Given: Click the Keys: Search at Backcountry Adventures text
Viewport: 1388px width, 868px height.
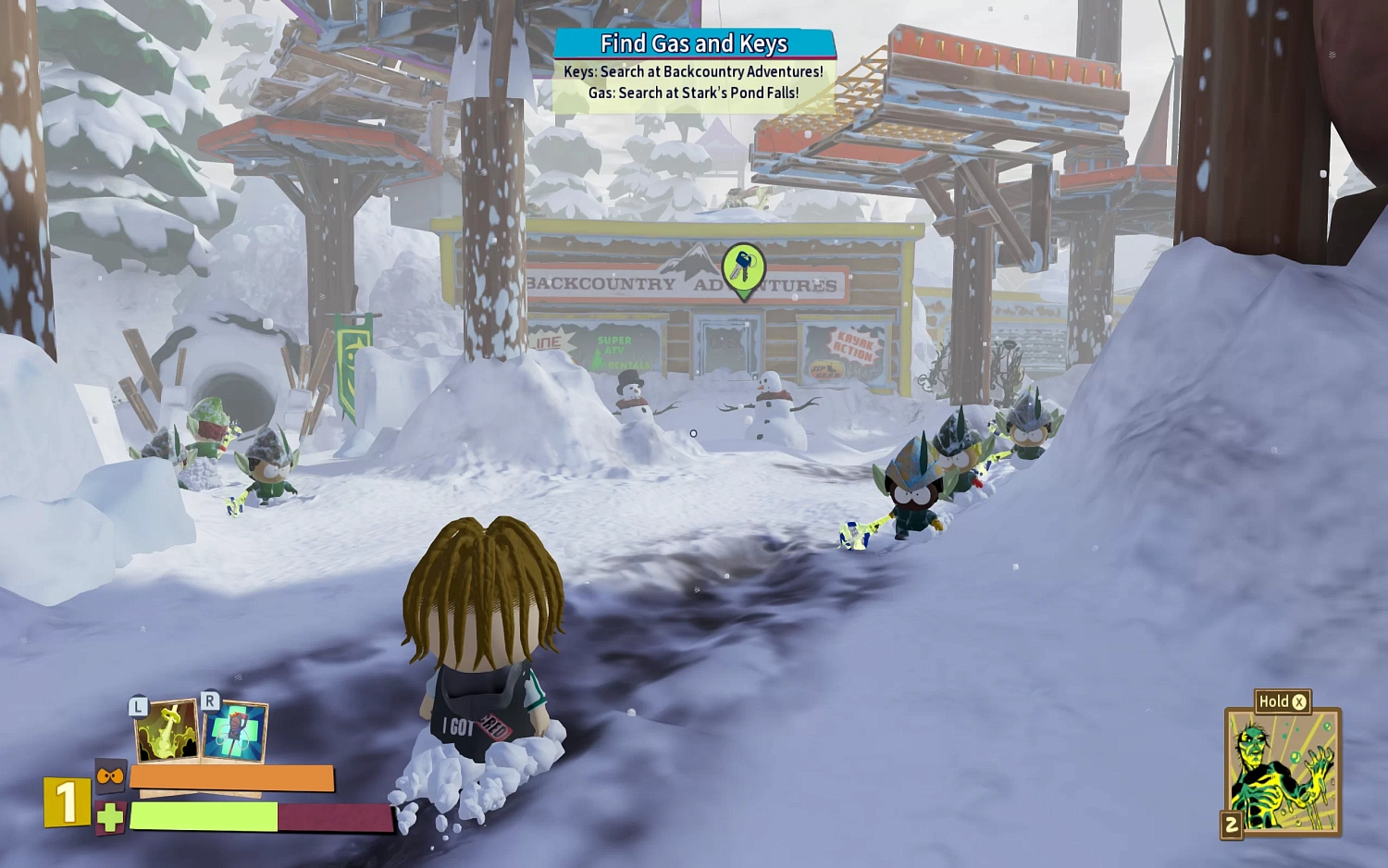Looking at the screenshot, I should click(694, 69).
